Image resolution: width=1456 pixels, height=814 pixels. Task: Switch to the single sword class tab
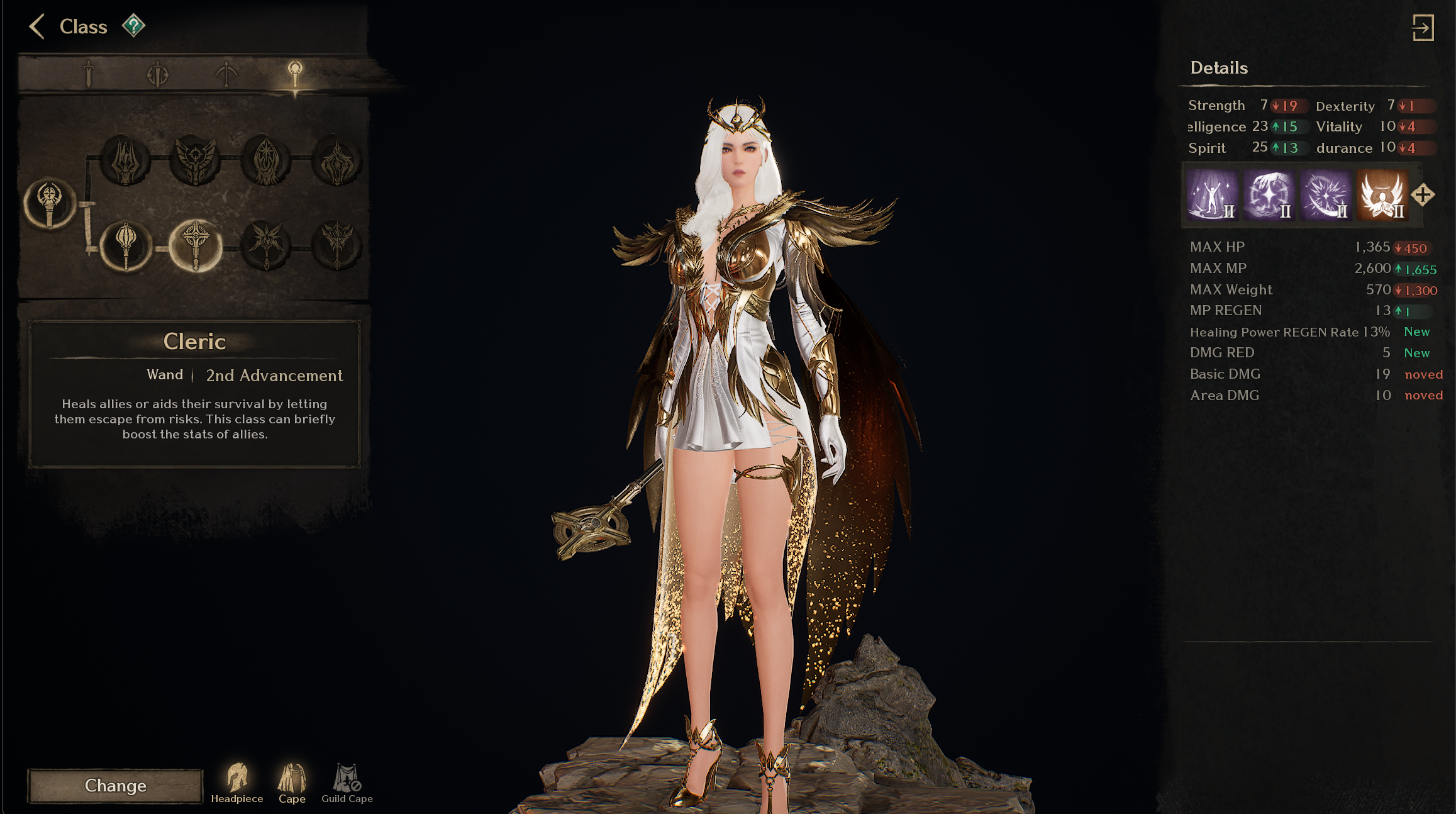tap(89, 74)
